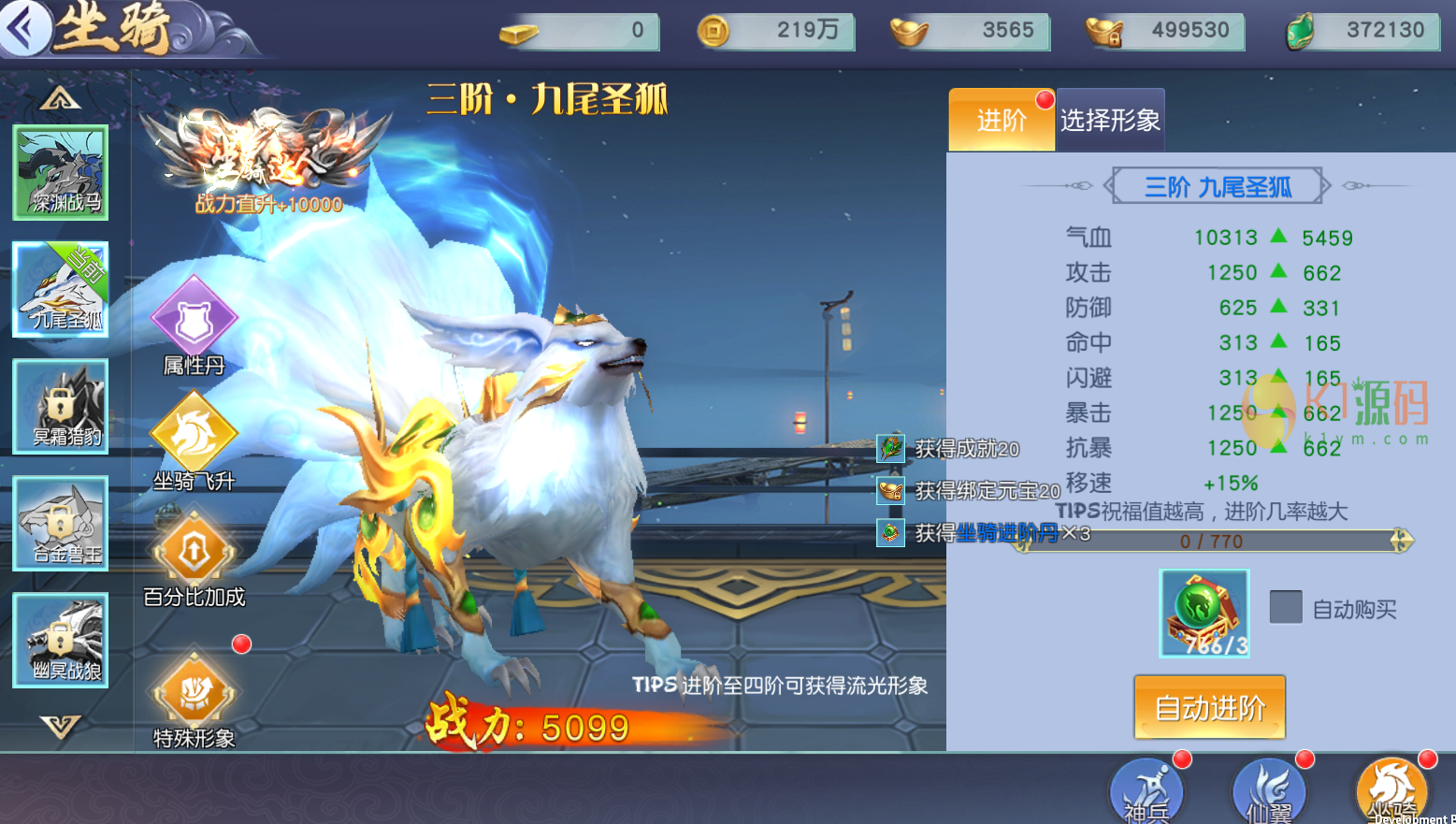The image size is (1456, 824).
Task: Open the 特殊形象 special appearance icon
Action: tap(194, 692)
